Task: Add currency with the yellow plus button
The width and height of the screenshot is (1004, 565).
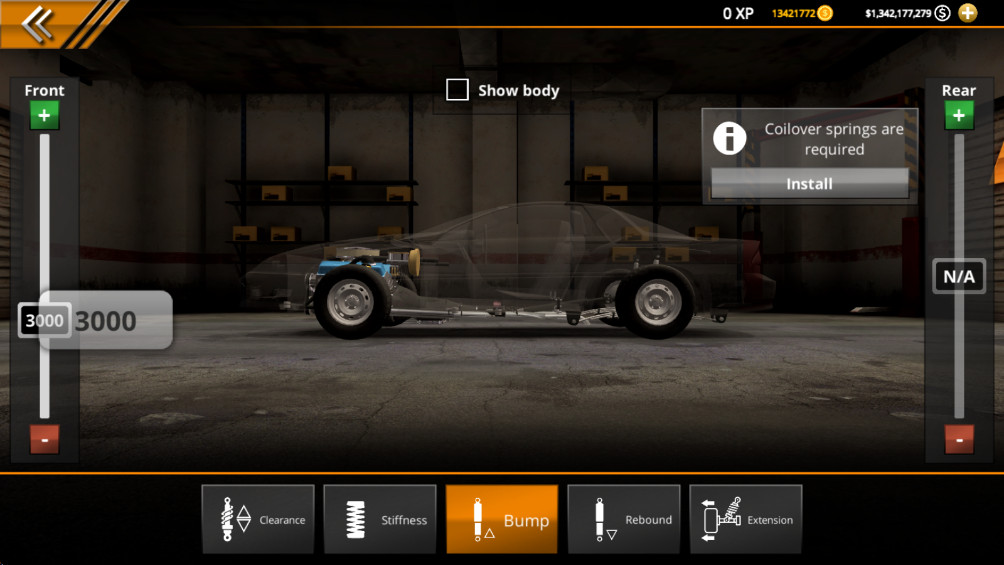Action: click(x=967, y=13)
